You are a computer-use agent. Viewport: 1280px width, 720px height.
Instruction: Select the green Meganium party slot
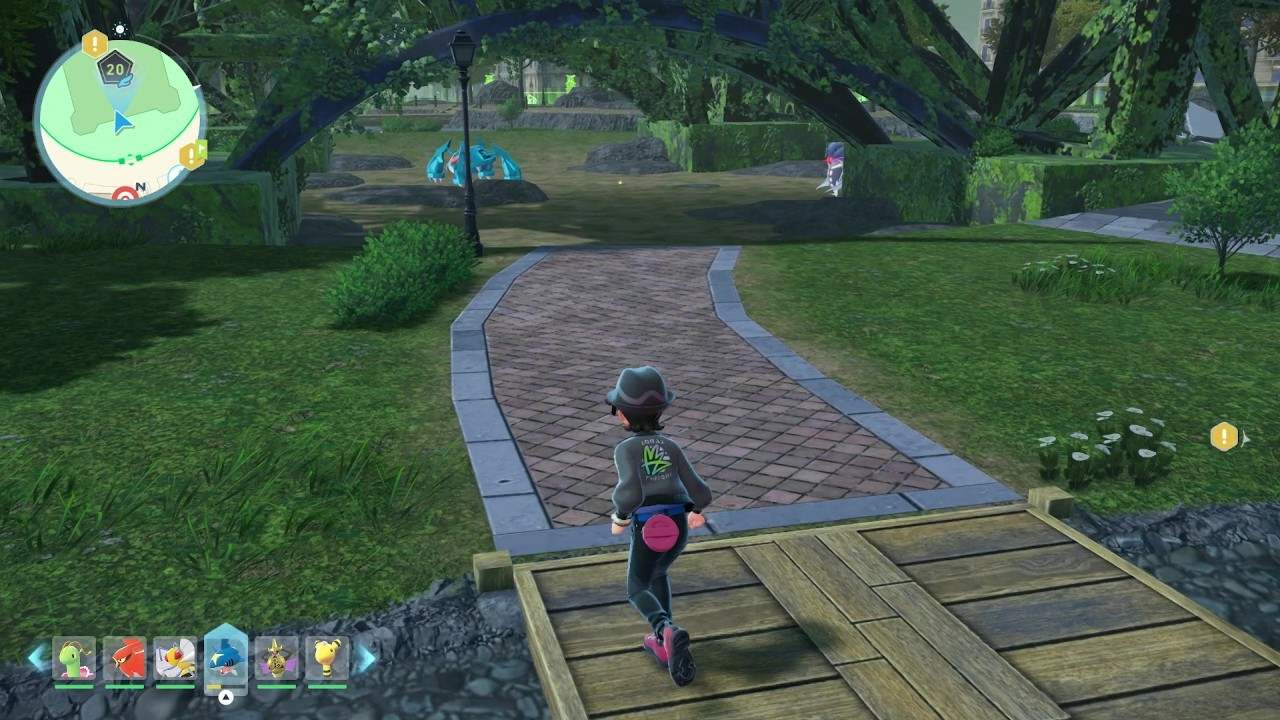[74, 658]
